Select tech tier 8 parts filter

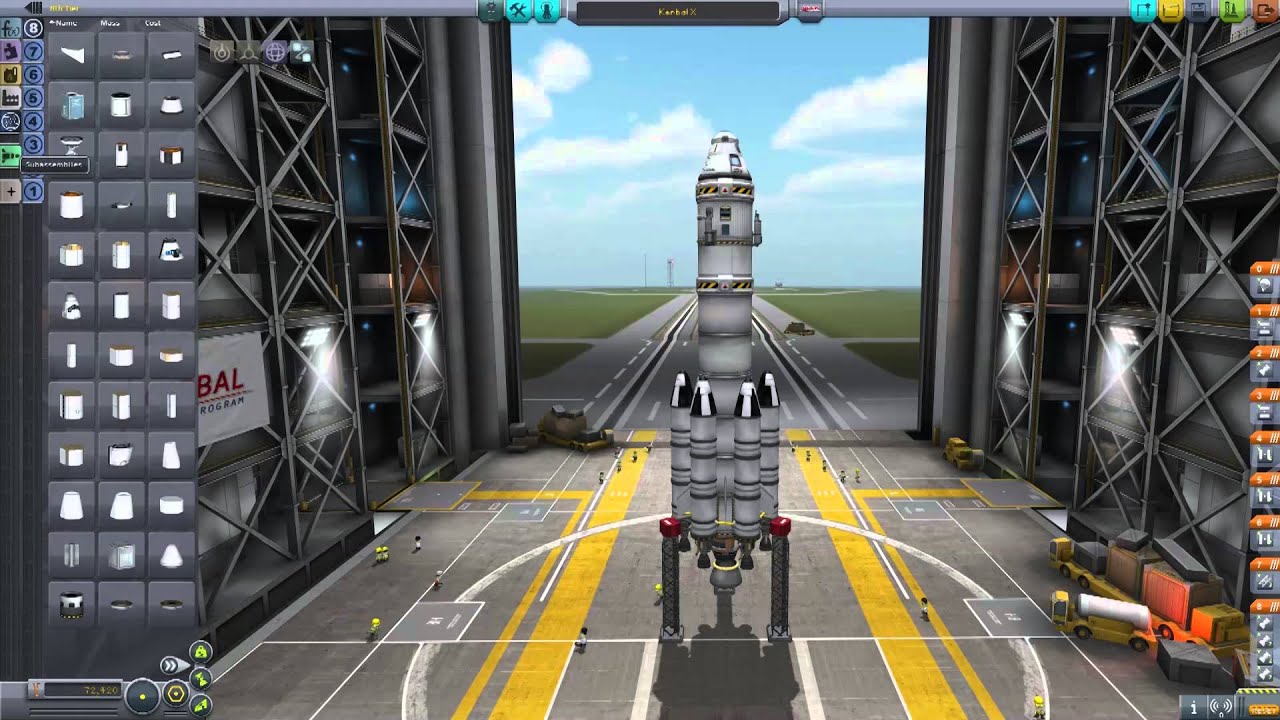[x=32, y=27]
